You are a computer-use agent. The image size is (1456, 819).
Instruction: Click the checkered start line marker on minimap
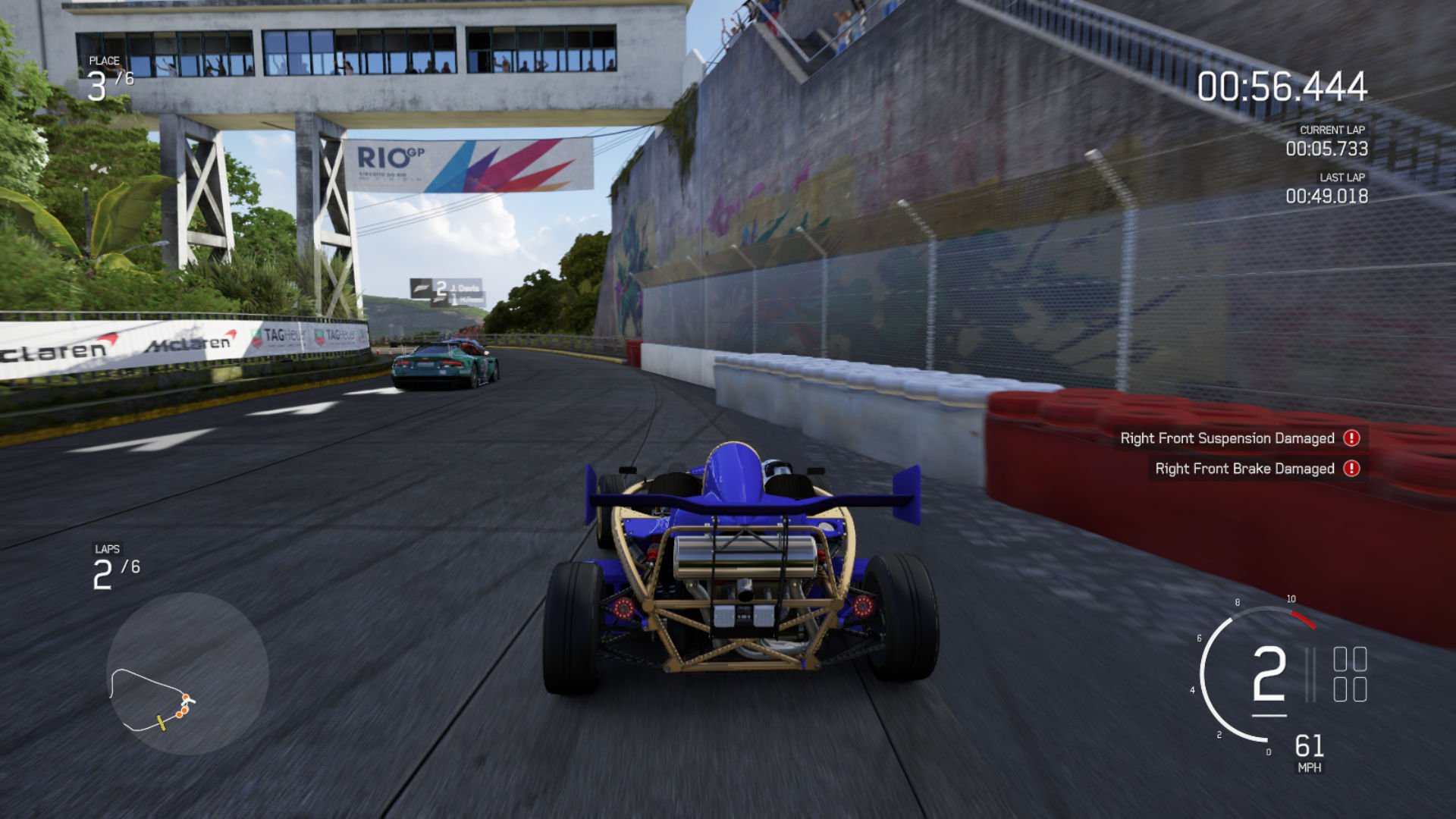coord(162,722)
